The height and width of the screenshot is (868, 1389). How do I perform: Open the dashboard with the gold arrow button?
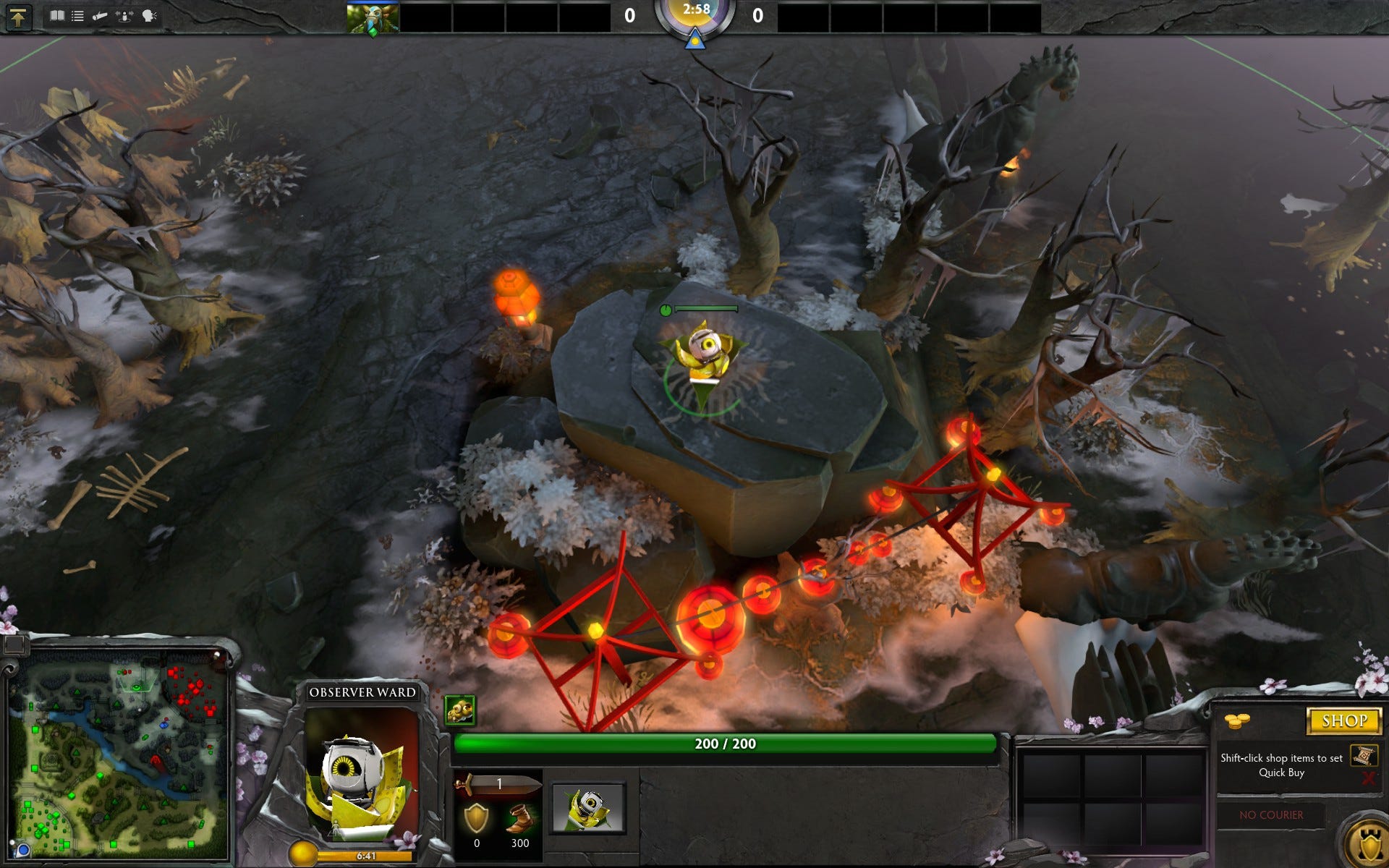coord(19,16)
